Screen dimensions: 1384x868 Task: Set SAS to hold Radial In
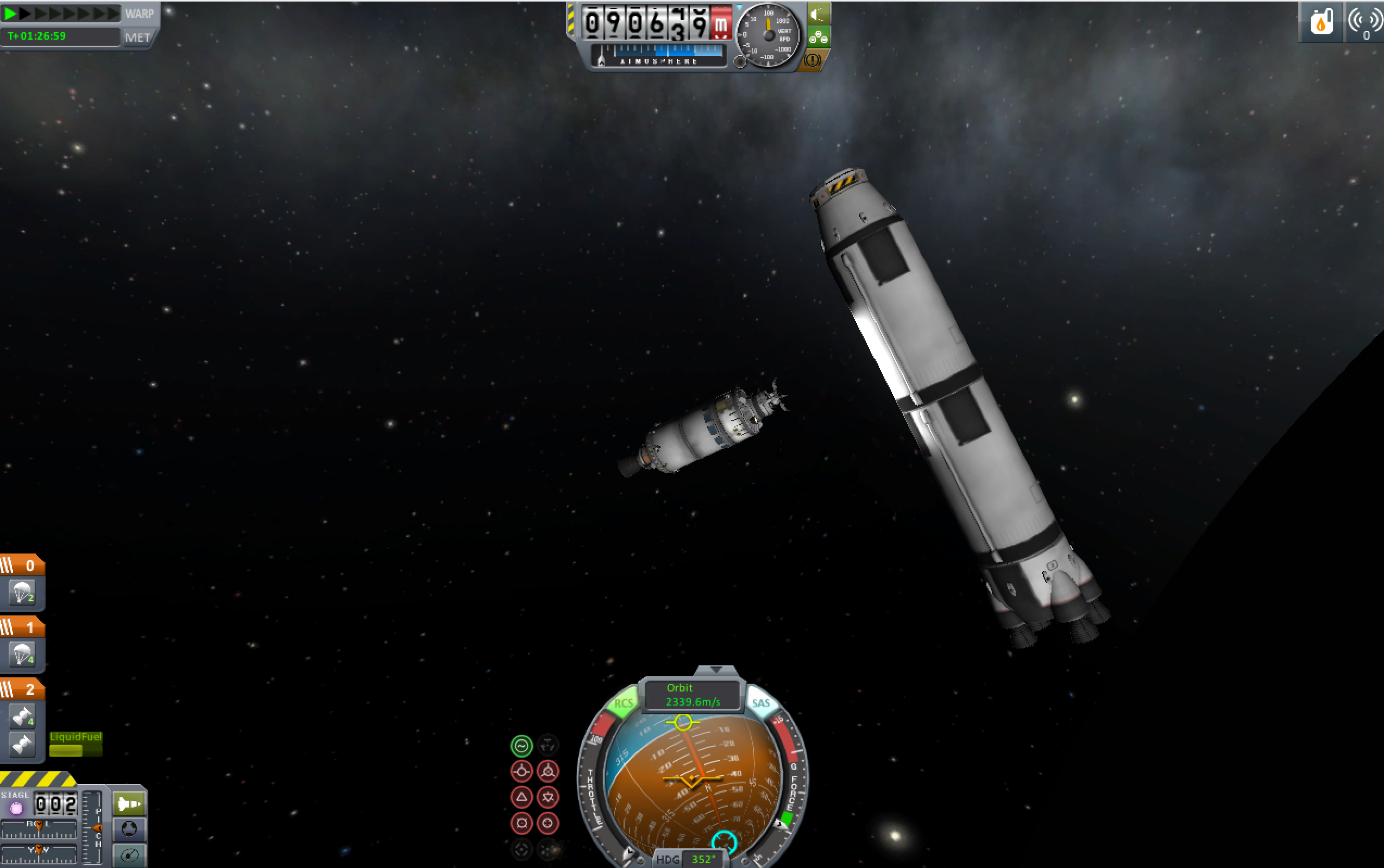[521, 823]
